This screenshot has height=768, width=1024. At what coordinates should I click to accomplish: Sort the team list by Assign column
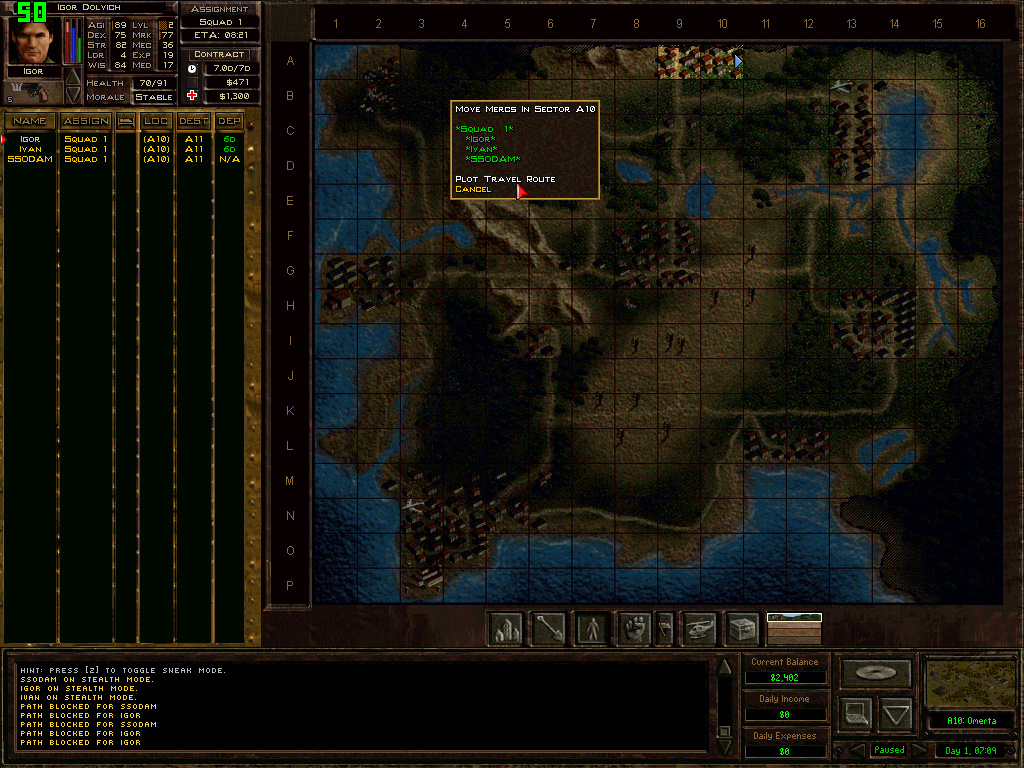click(x=86, y=121)
